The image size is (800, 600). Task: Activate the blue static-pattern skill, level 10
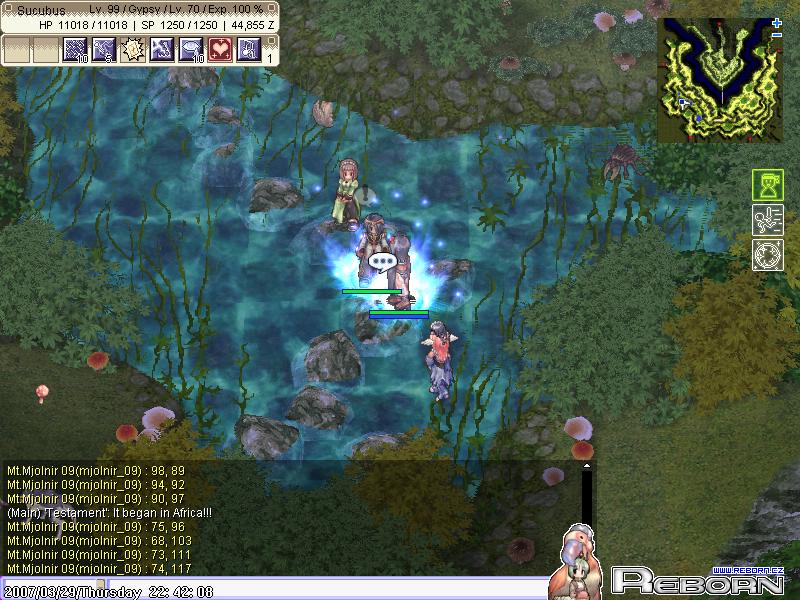[76, 49]
